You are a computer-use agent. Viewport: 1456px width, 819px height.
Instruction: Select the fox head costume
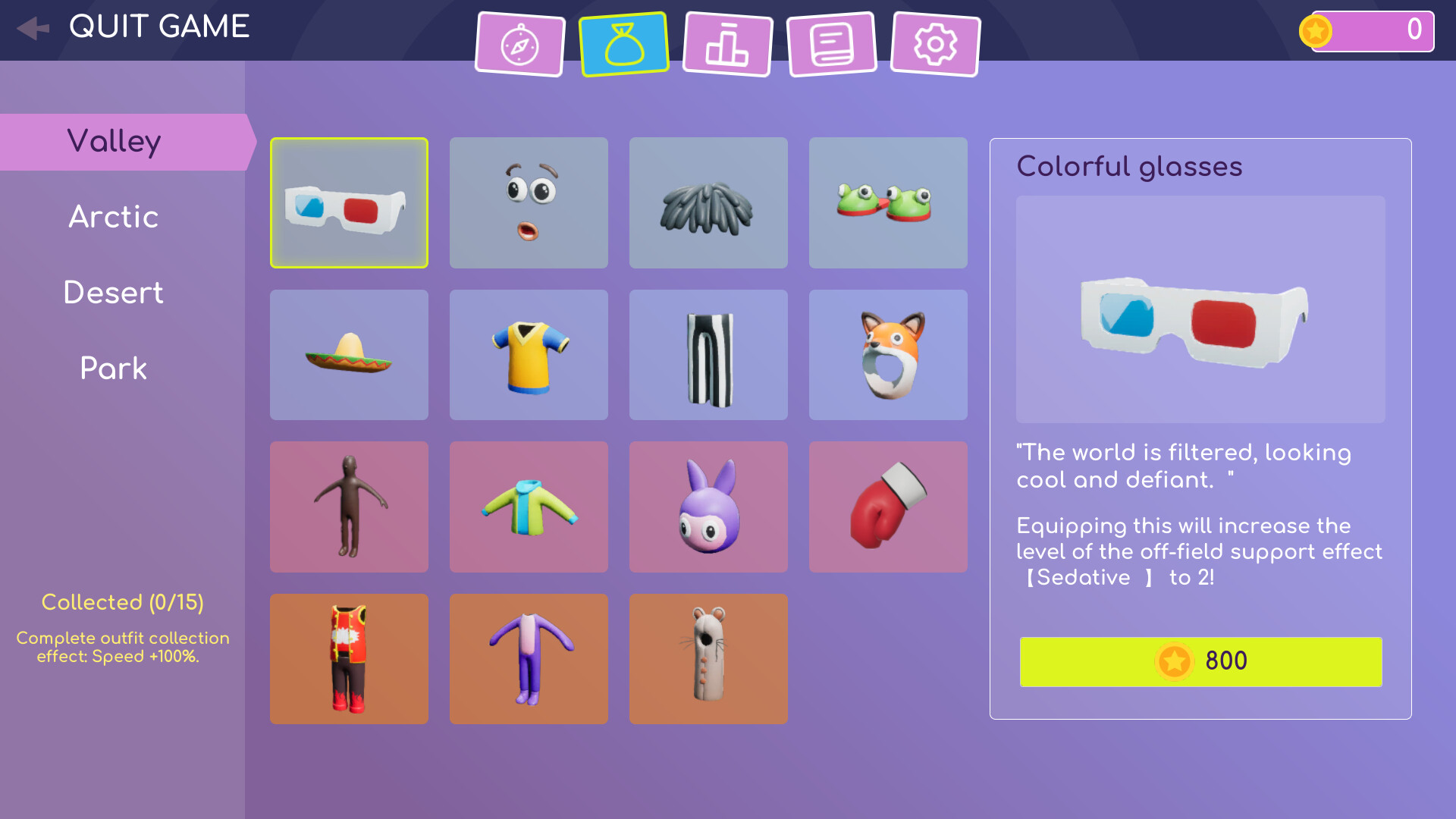(887, 354)
